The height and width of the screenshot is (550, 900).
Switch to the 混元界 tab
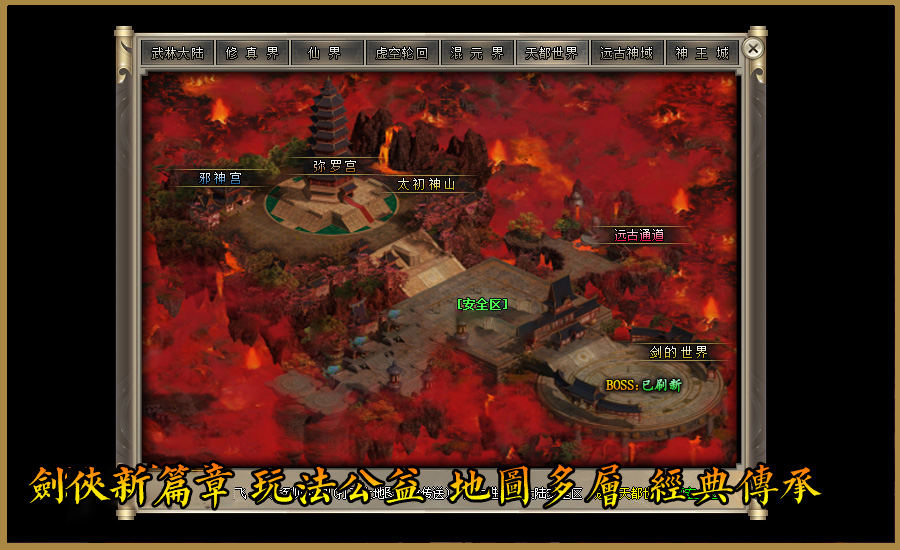click(477, 53)
